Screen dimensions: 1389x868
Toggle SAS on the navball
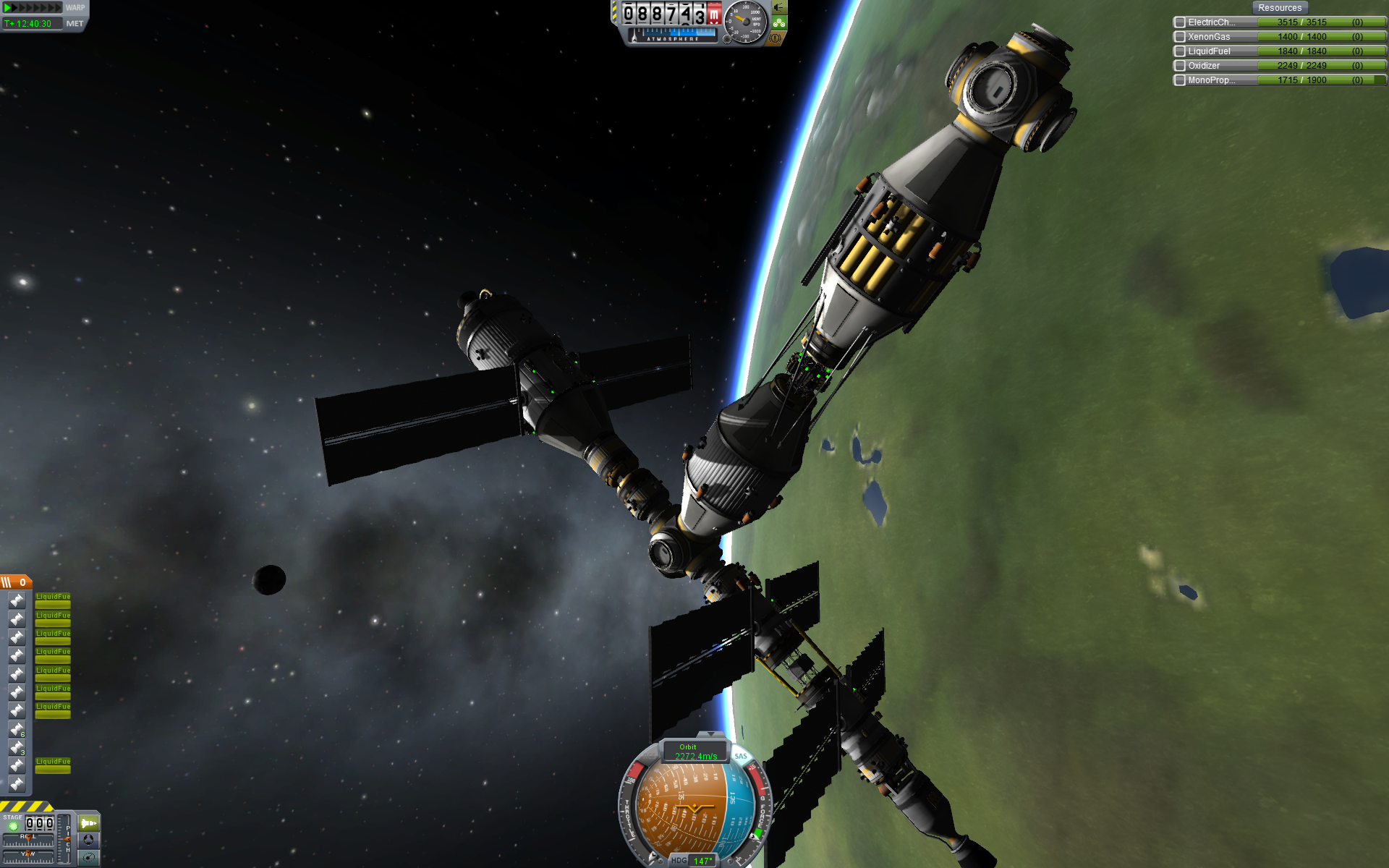[741, 757]
